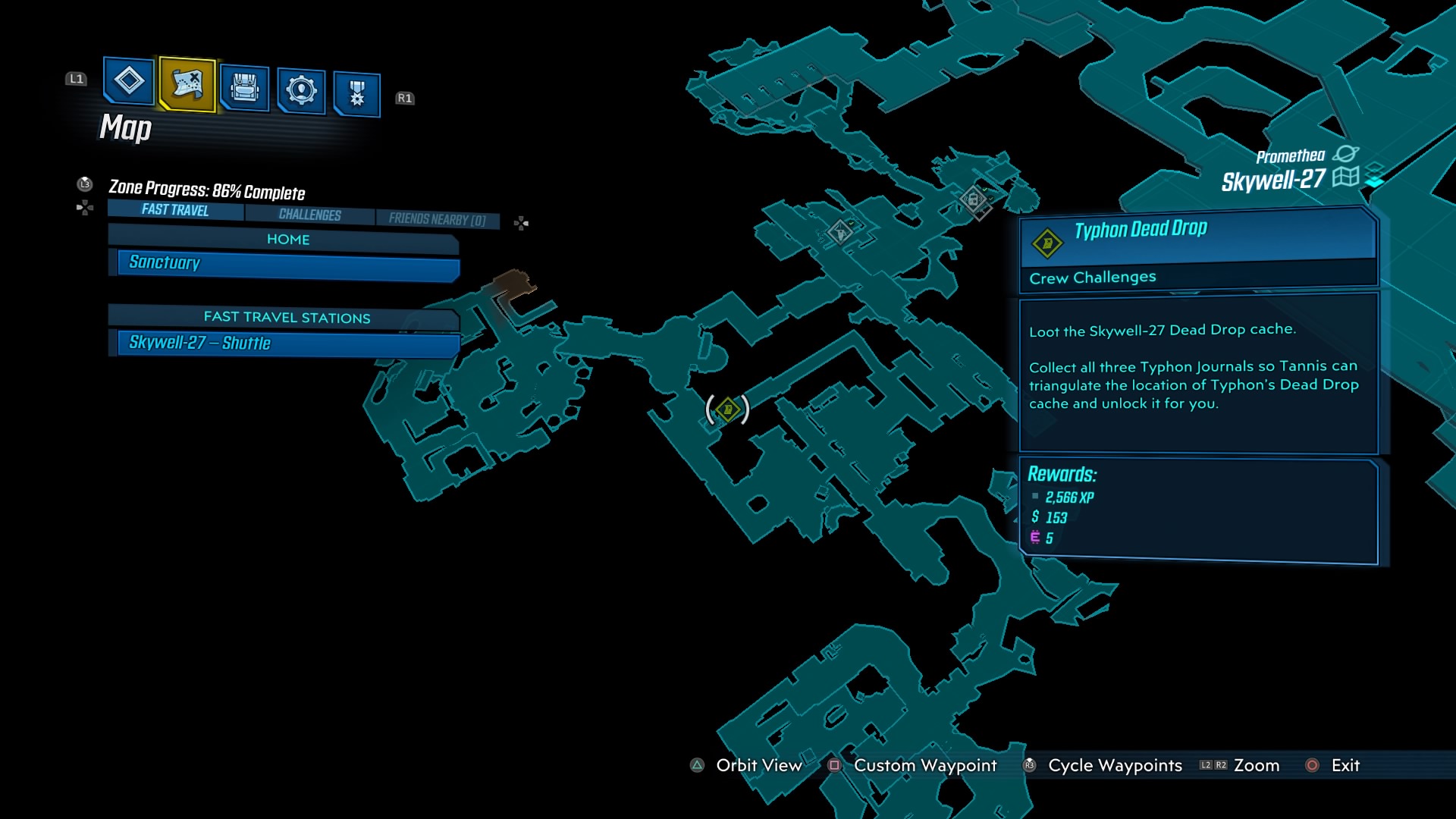Set a Custom Waypoint from the bottom bar
This screenshot has height=819, width=1456.
pyautogui.click(x=924, y=766)
